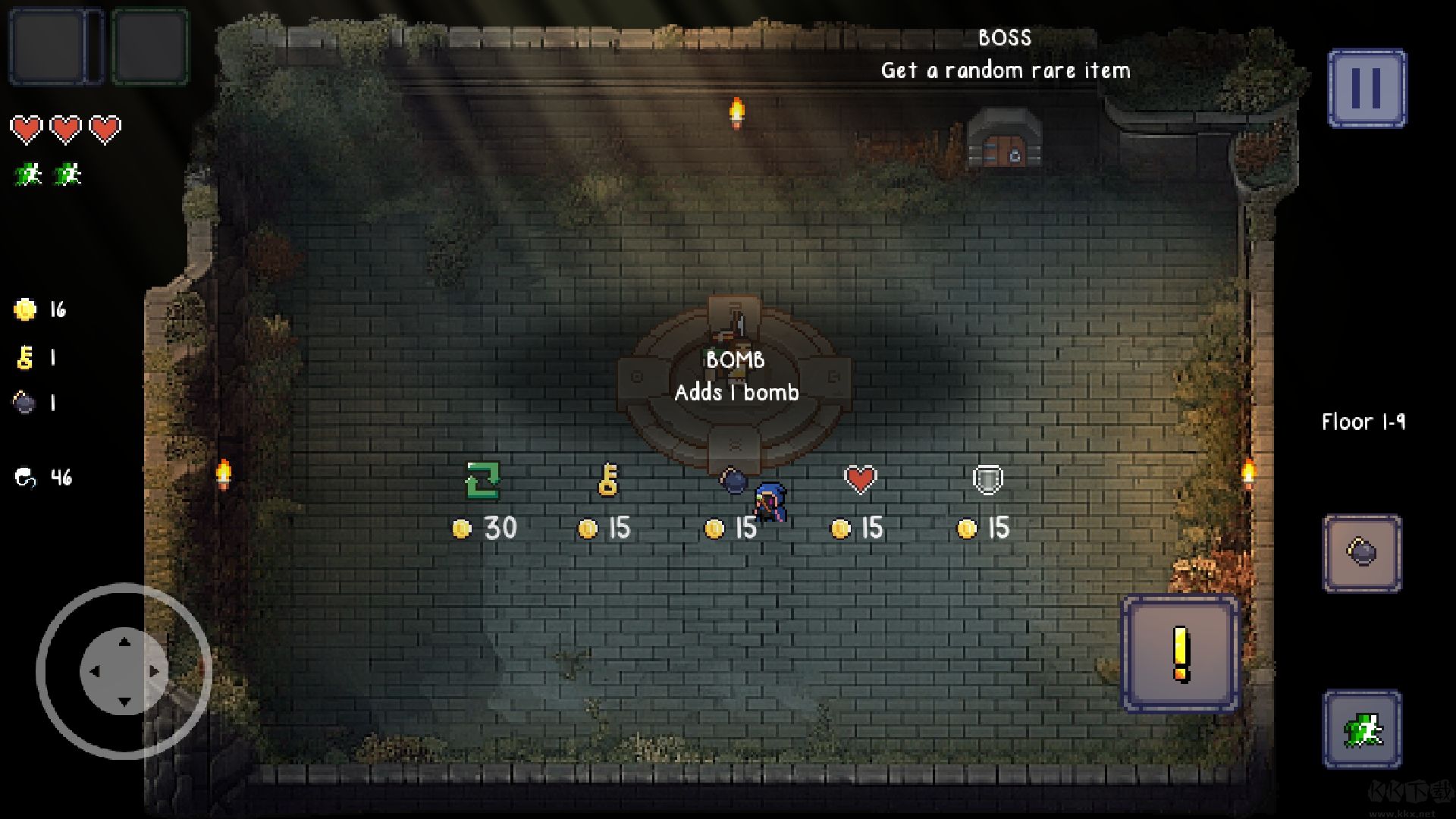Viewport: 1456px width, 819px height.
Task: Click the gold coin counter showing 16
Action: (x=34, y=309)
